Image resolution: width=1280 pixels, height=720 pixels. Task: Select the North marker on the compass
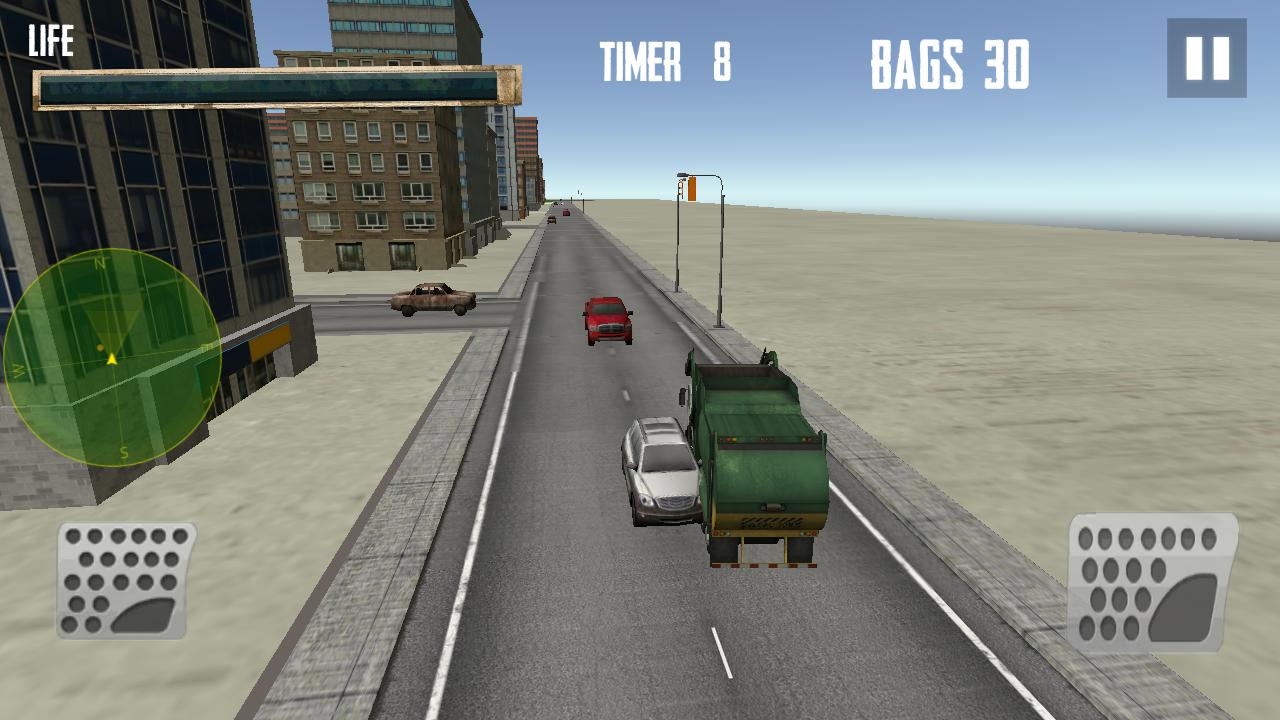[99, 263]
